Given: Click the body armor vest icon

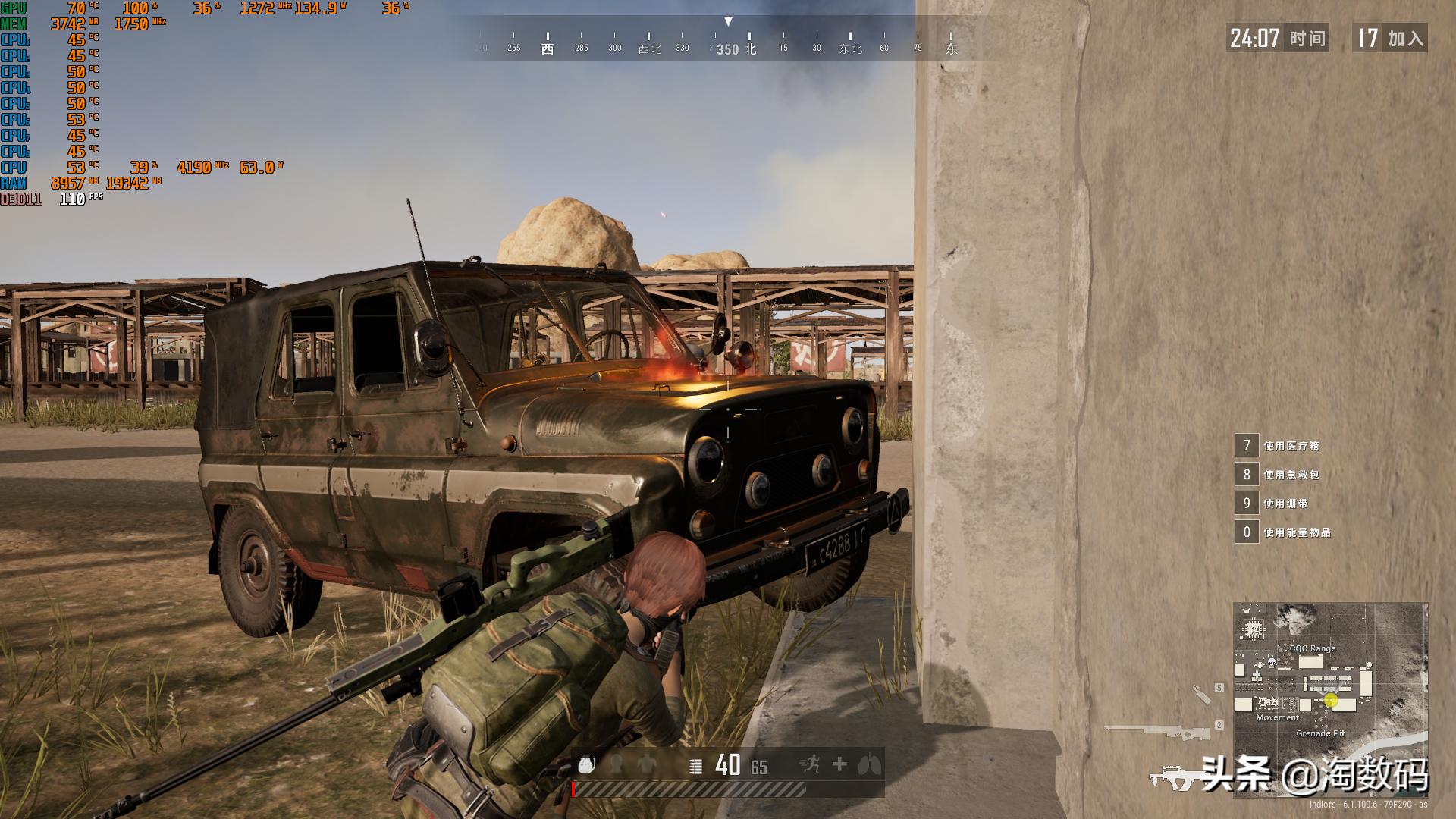Looking at the screenshot, I should click(x=646, y=765).
